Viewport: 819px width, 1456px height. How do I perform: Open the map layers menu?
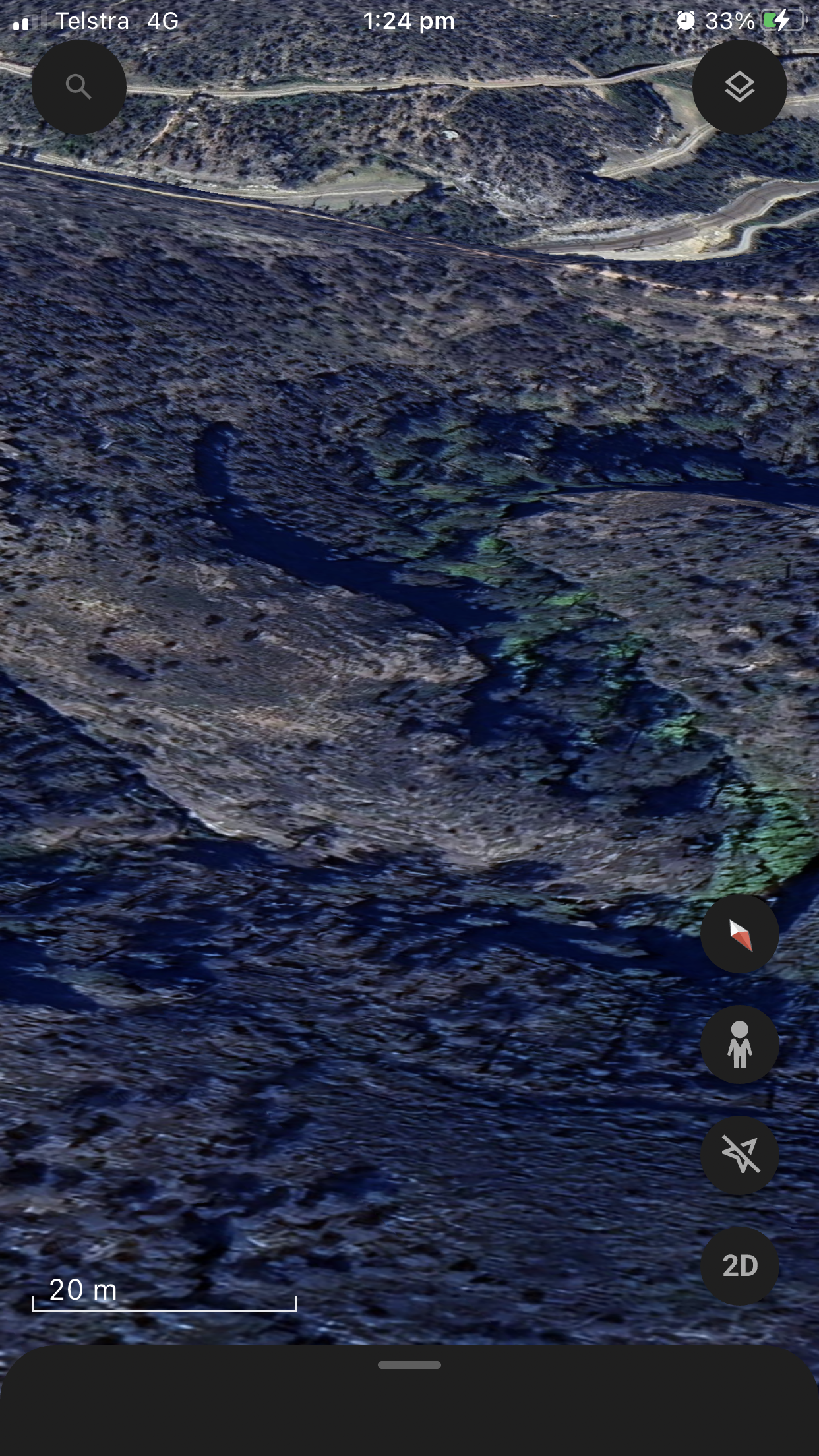tap(739, 87)
